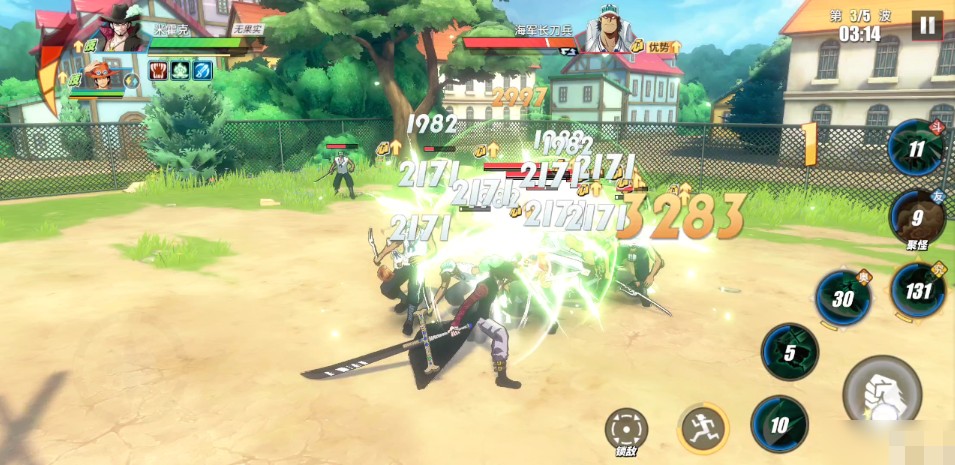Activate the skill showing cooldown 30
The width and height of the screenshot is (955, 465).
click(843, 298)
